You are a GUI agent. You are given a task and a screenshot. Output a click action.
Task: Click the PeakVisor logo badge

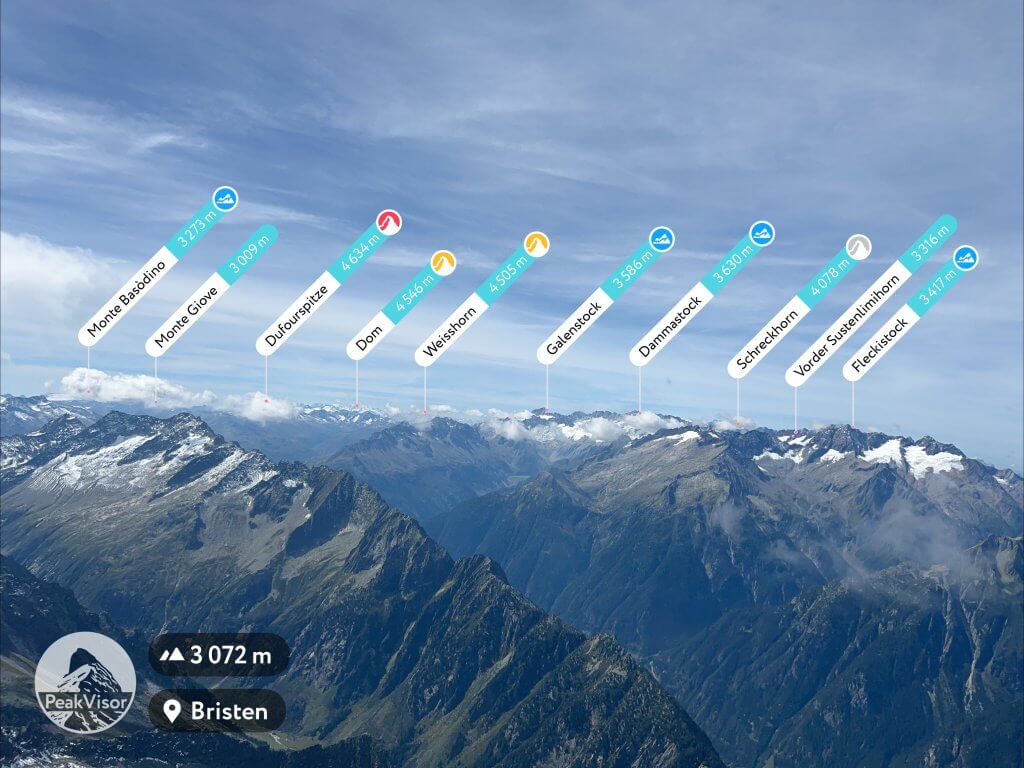(85, 682)
